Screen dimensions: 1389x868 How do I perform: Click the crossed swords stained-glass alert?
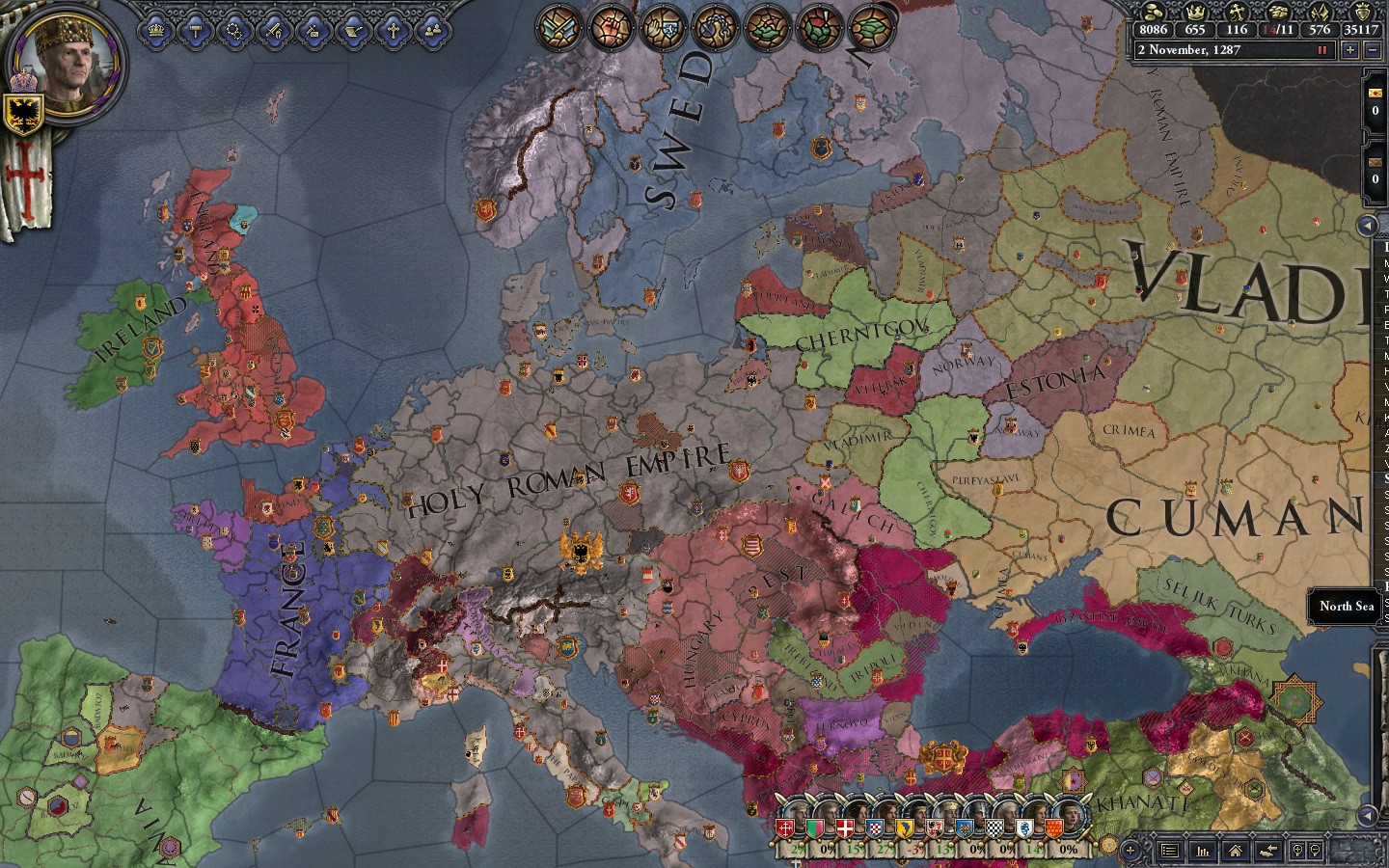[558, 28]
